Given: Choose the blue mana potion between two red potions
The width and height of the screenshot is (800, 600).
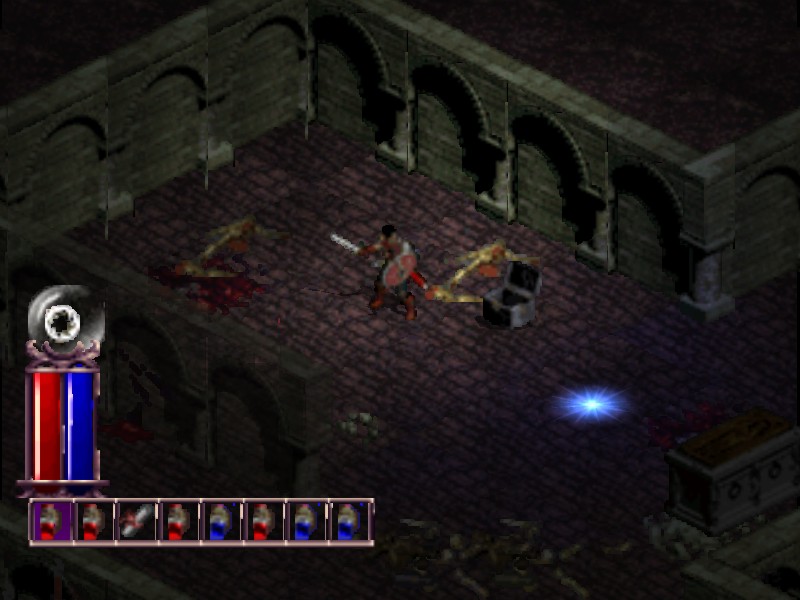Looking at the screenshot, I should tap(219, 521).
